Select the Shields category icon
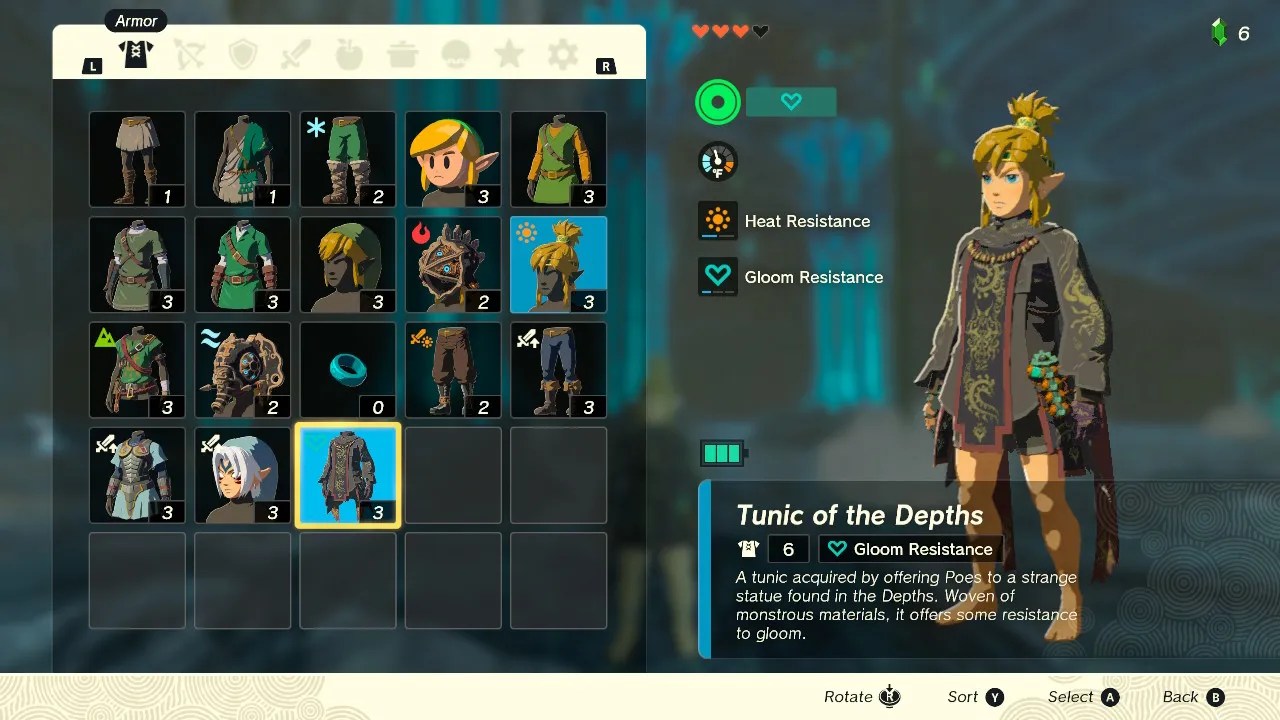 tap(242, 55)
